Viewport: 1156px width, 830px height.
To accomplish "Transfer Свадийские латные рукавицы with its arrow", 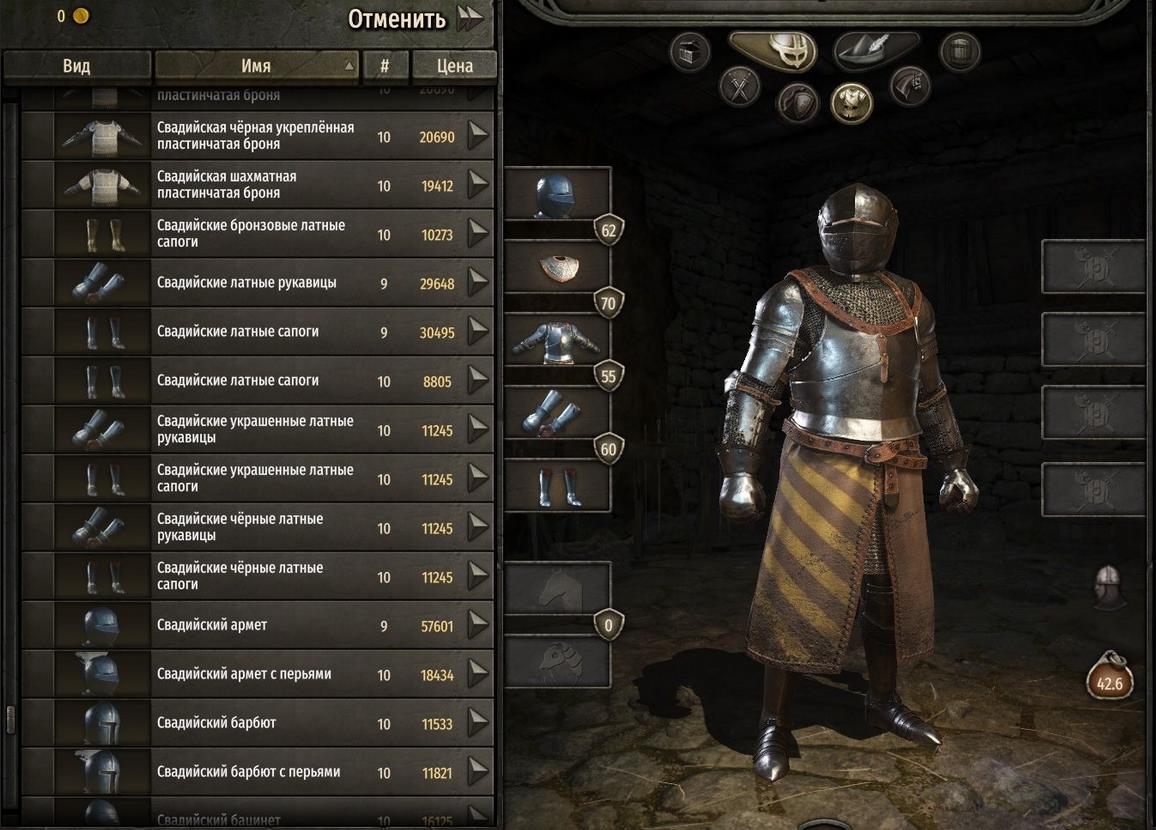I will [x=478, y=283].
